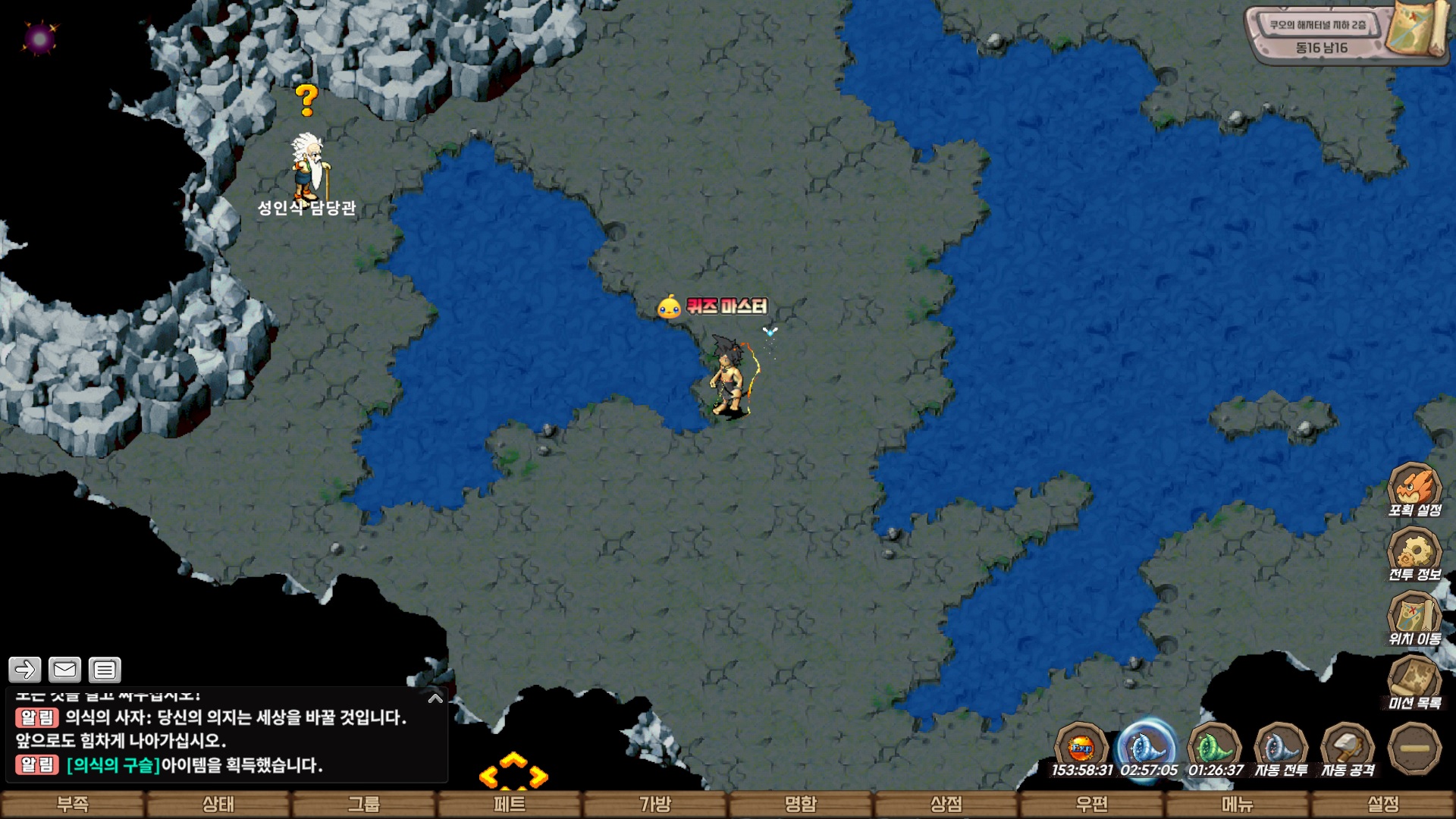This screenshot has height=819, width=1456.
Task: Open the 페트 pet menu
Action: pos(510,804)
